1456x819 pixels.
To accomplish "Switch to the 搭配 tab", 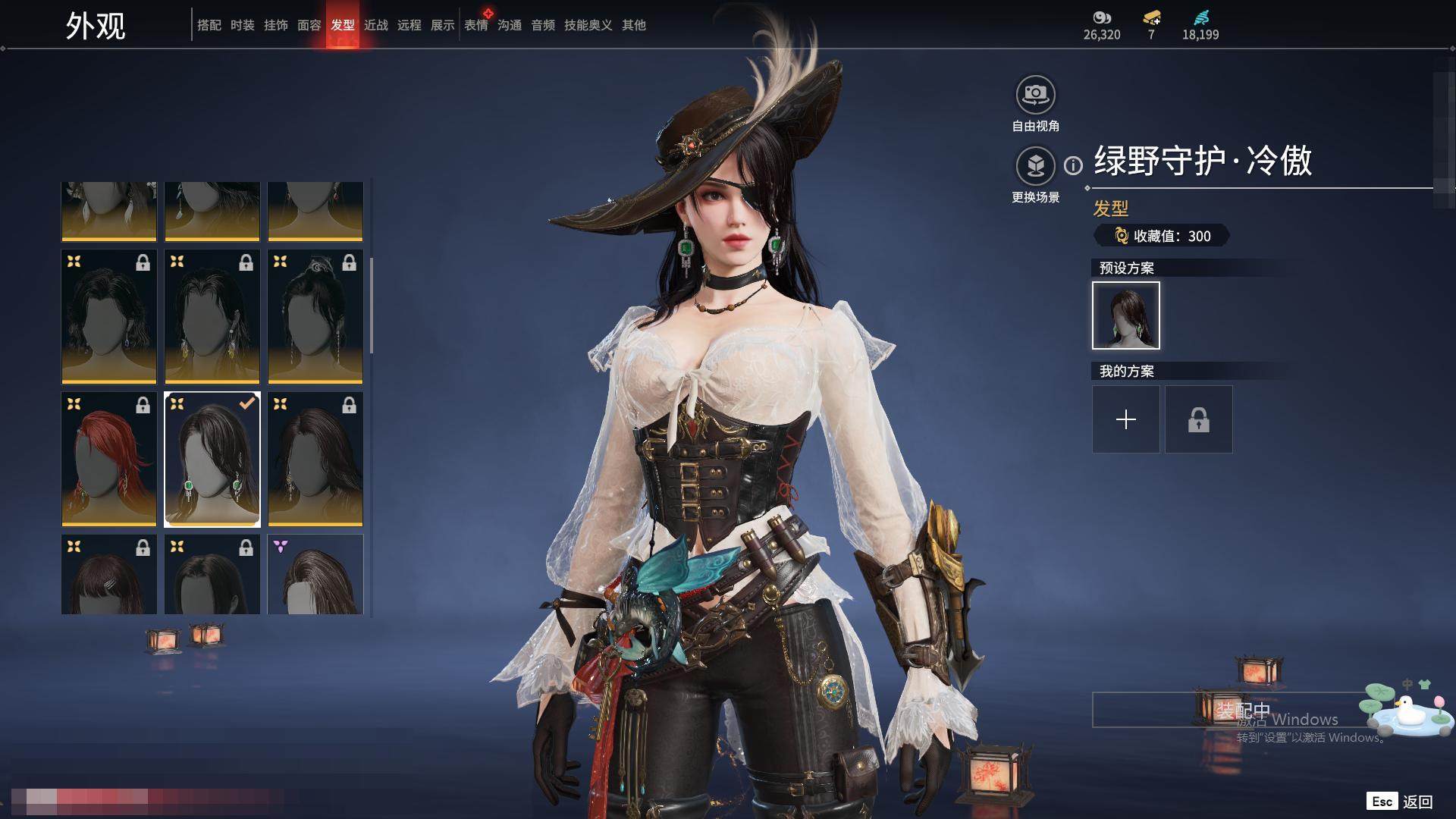I will (x=209, y=25).
